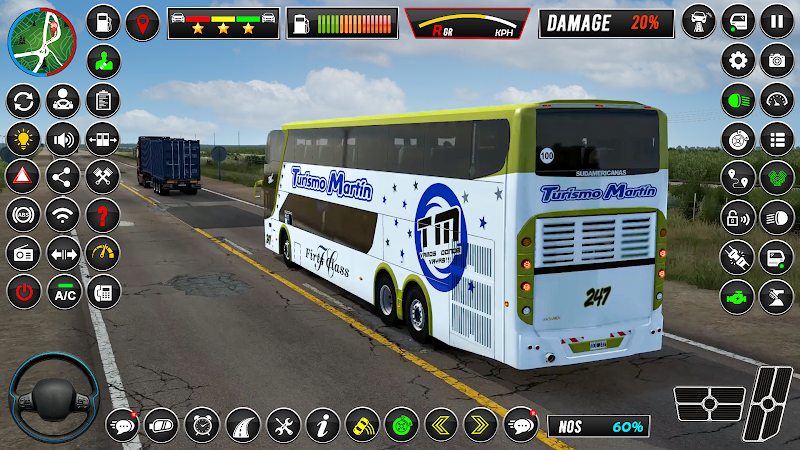This screenshot has width=800, height=450.
Task: Toggle the ABS brake icon
Action: coord(22,214)
